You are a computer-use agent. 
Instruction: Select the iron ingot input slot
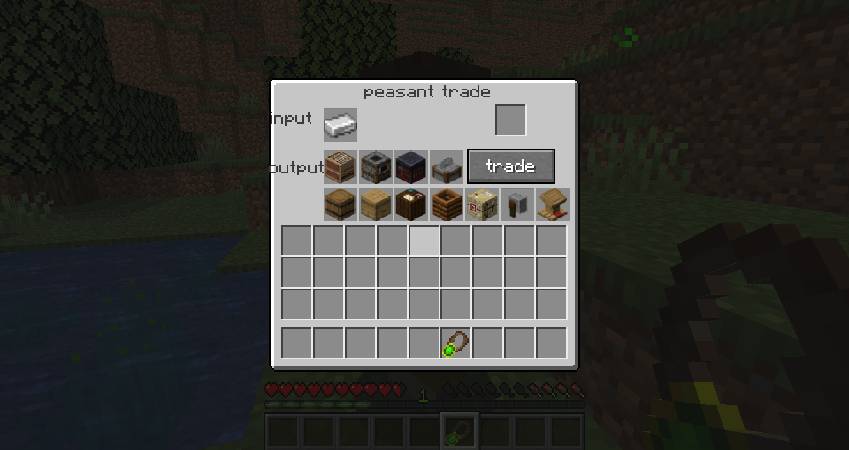coord(340,124)
